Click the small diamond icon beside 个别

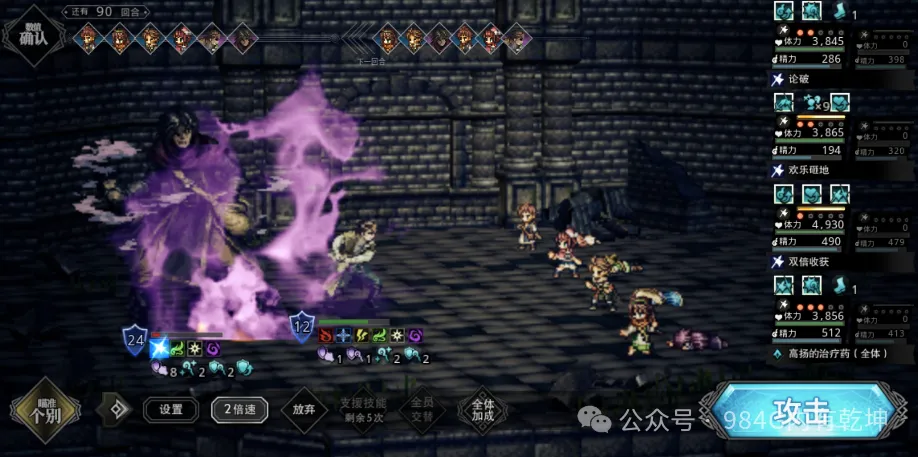[118, 409]
